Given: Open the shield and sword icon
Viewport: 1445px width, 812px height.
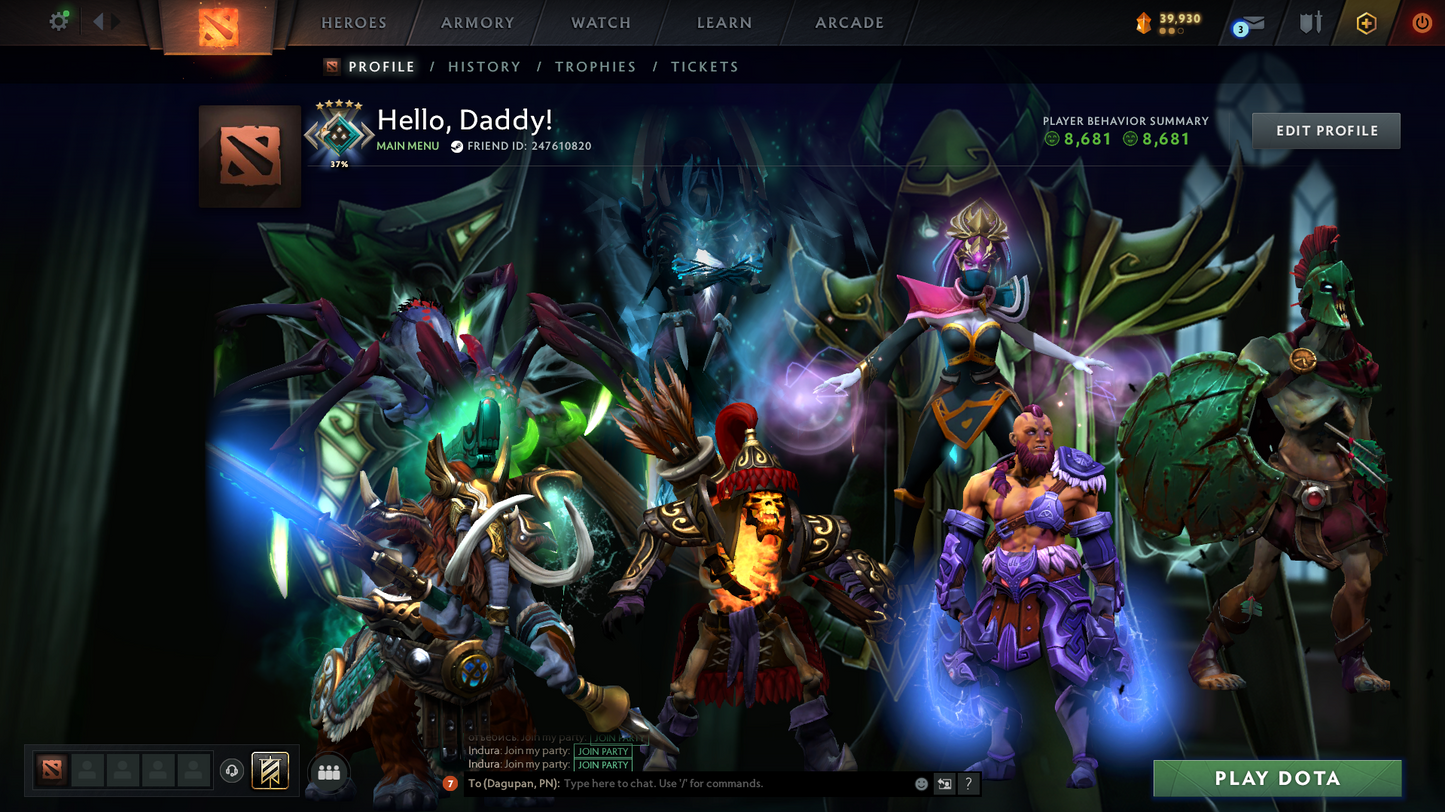Looking at the screenshot, I should coord(1310,23).
